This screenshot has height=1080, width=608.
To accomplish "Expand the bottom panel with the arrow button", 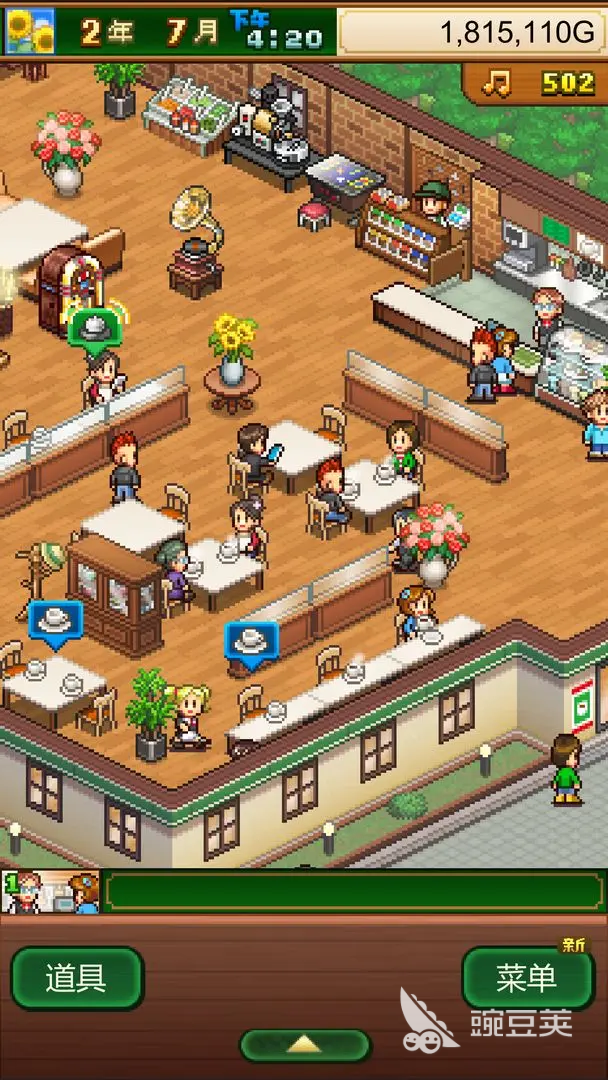I will point(304,1045).
